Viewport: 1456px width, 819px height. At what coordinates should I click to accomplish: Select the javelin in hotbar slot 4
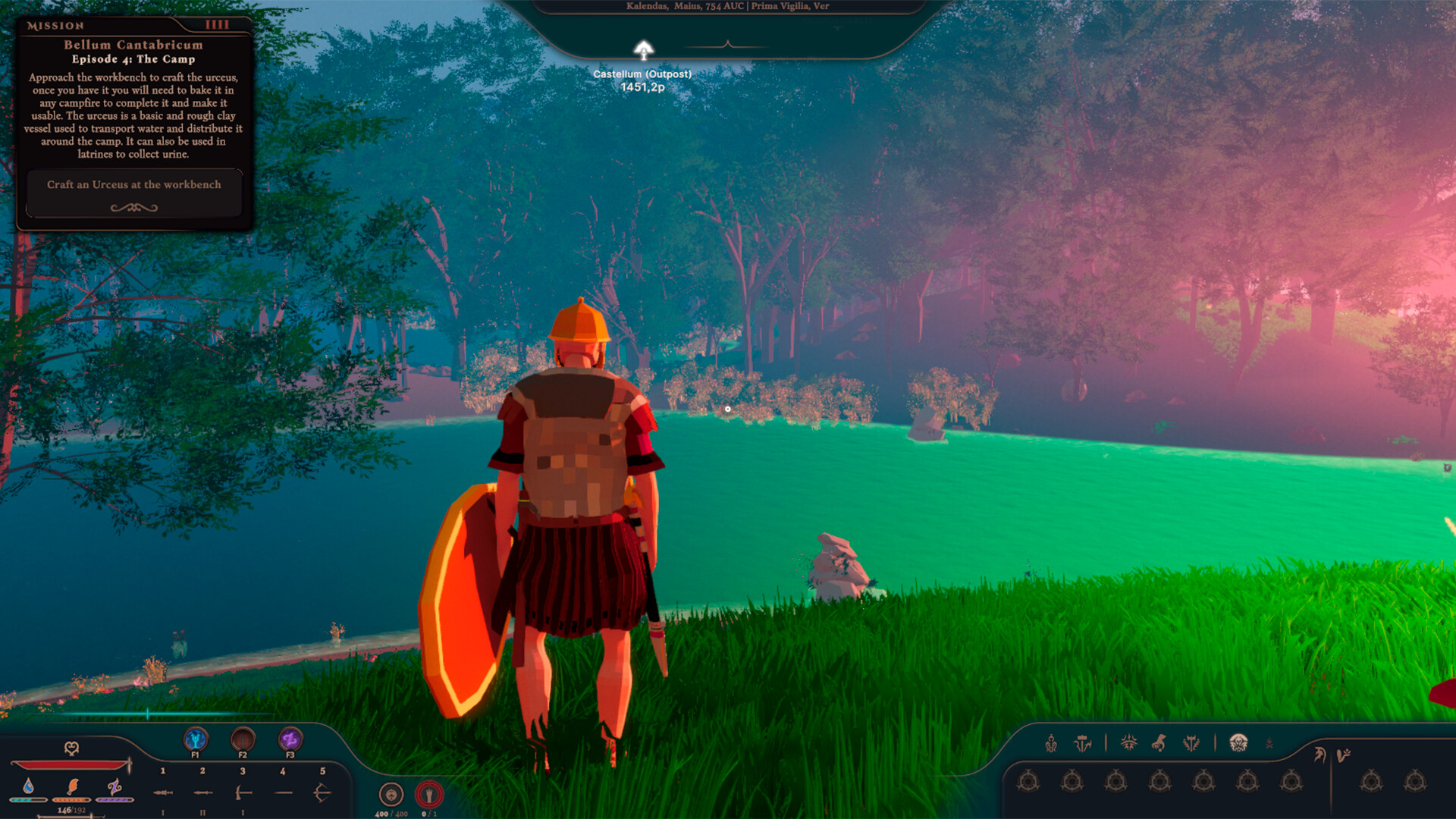[x=283, y=793]
